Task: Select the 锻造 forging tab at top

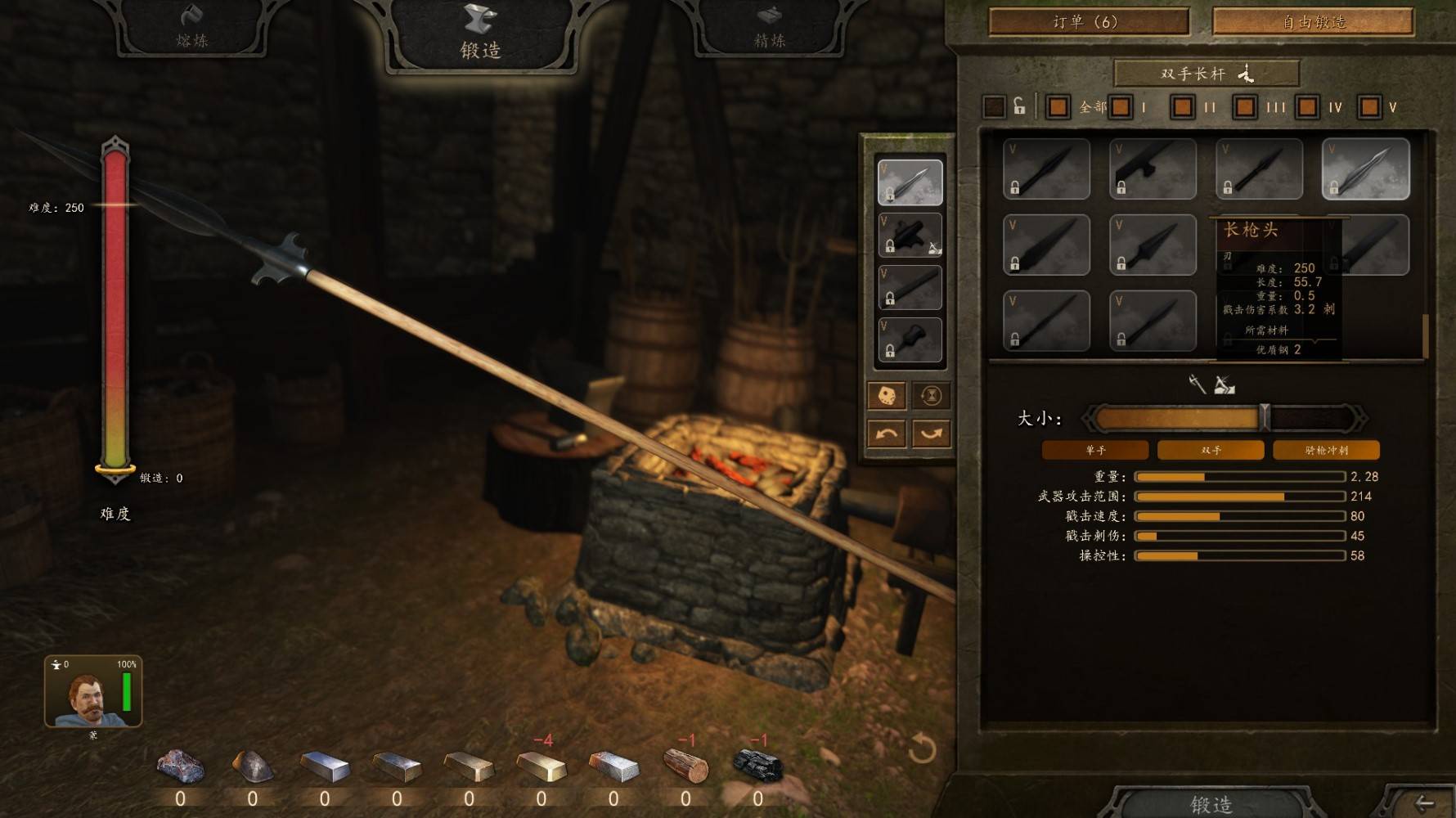Action: click(x=480, y=34)
